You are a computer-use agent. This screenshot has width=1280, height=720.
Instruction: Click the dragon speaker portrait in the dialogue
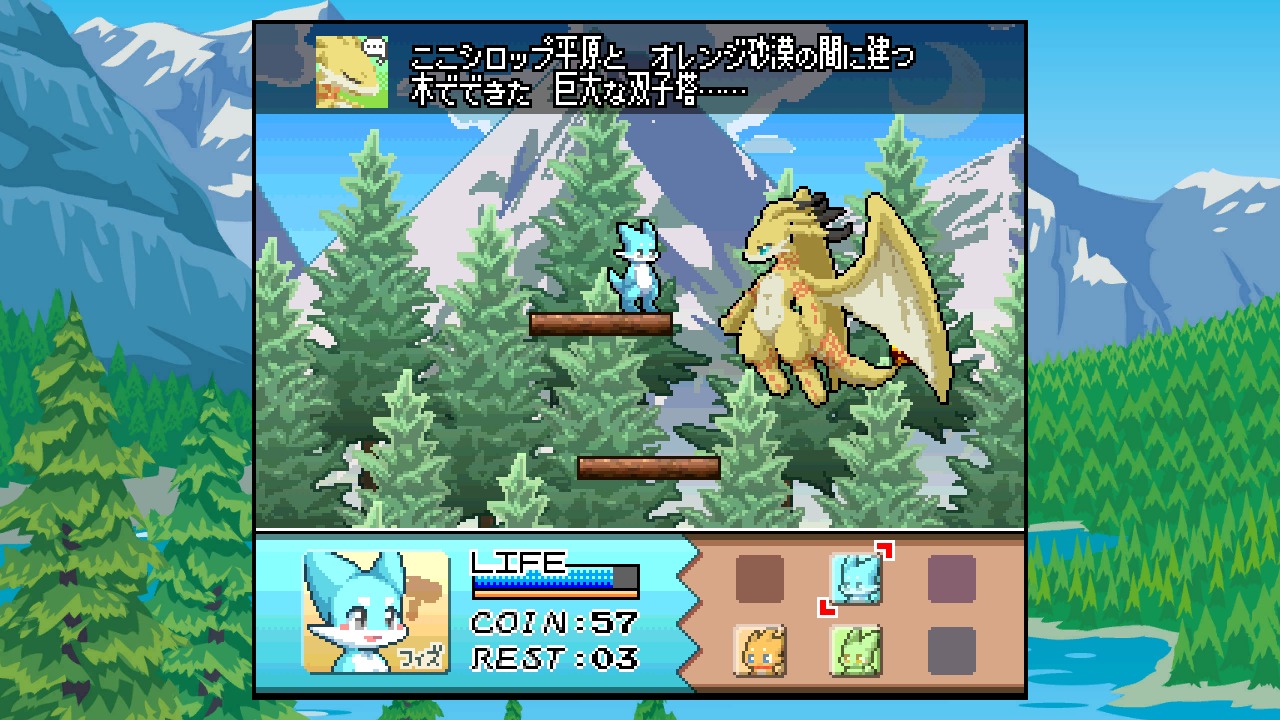tap(350, 71)
